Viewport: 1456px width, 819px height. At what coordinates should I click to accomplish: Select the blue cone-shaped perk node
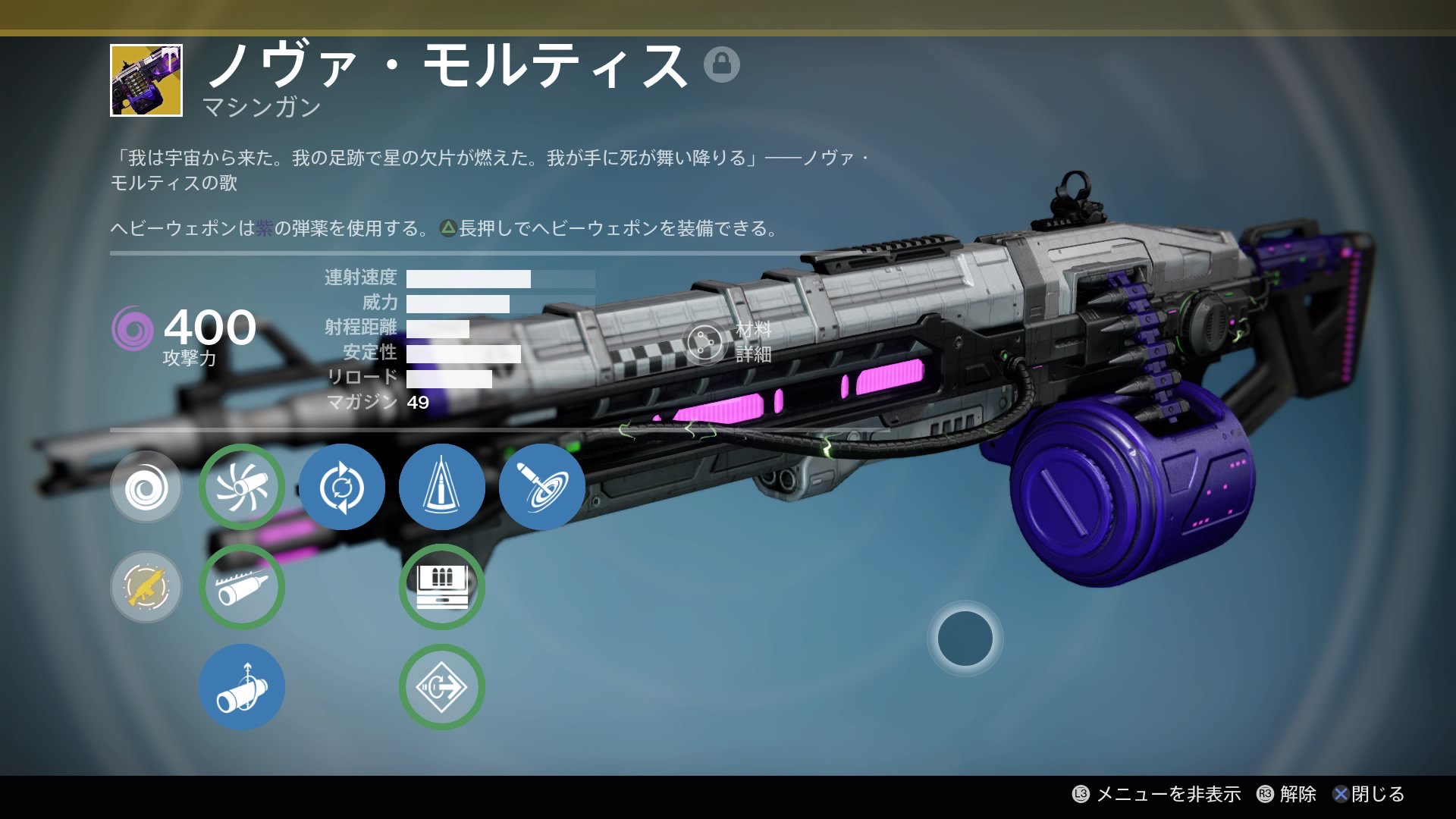[x=441, y=487]
